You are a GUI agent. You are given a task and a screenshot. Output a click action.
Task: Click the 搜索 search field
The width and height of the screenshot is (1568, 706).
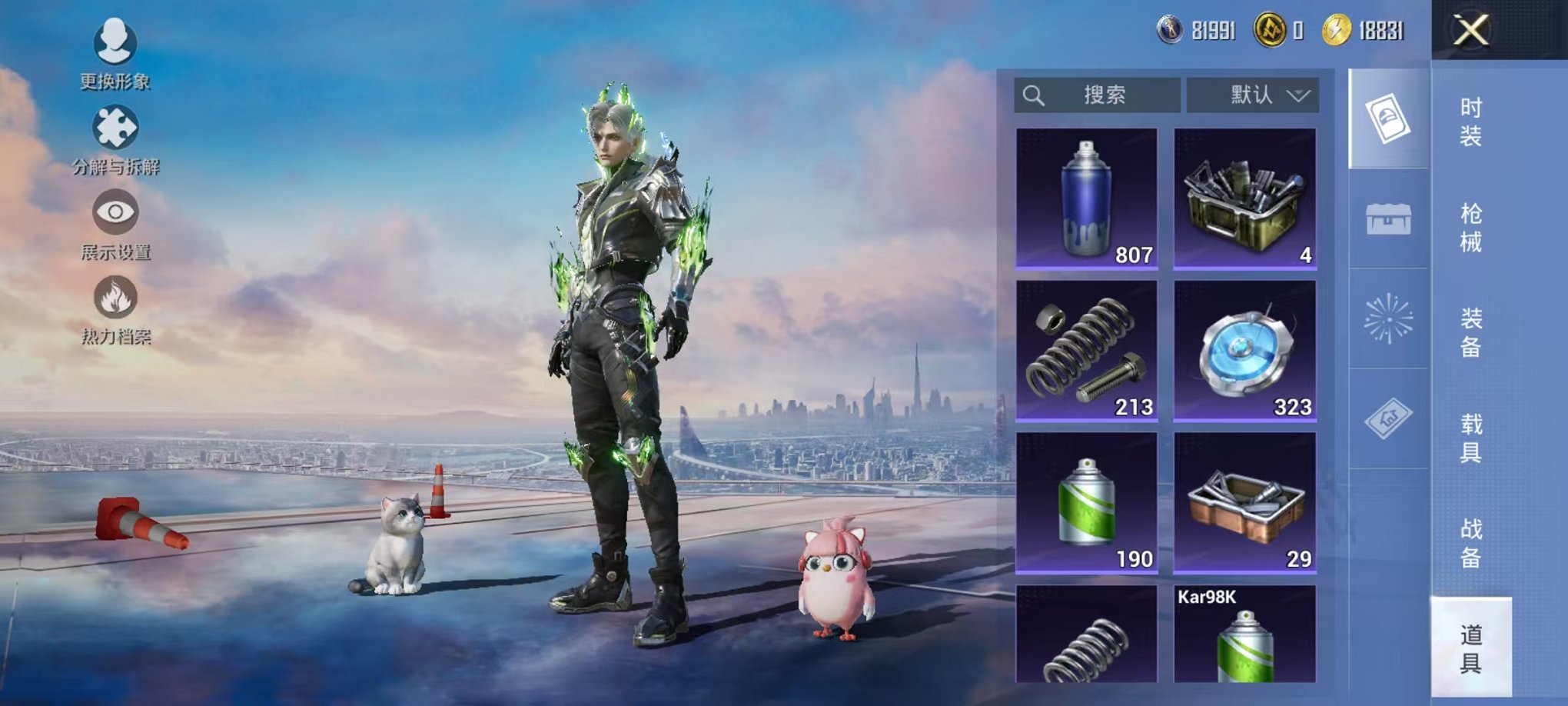(x=1098, y=95)
